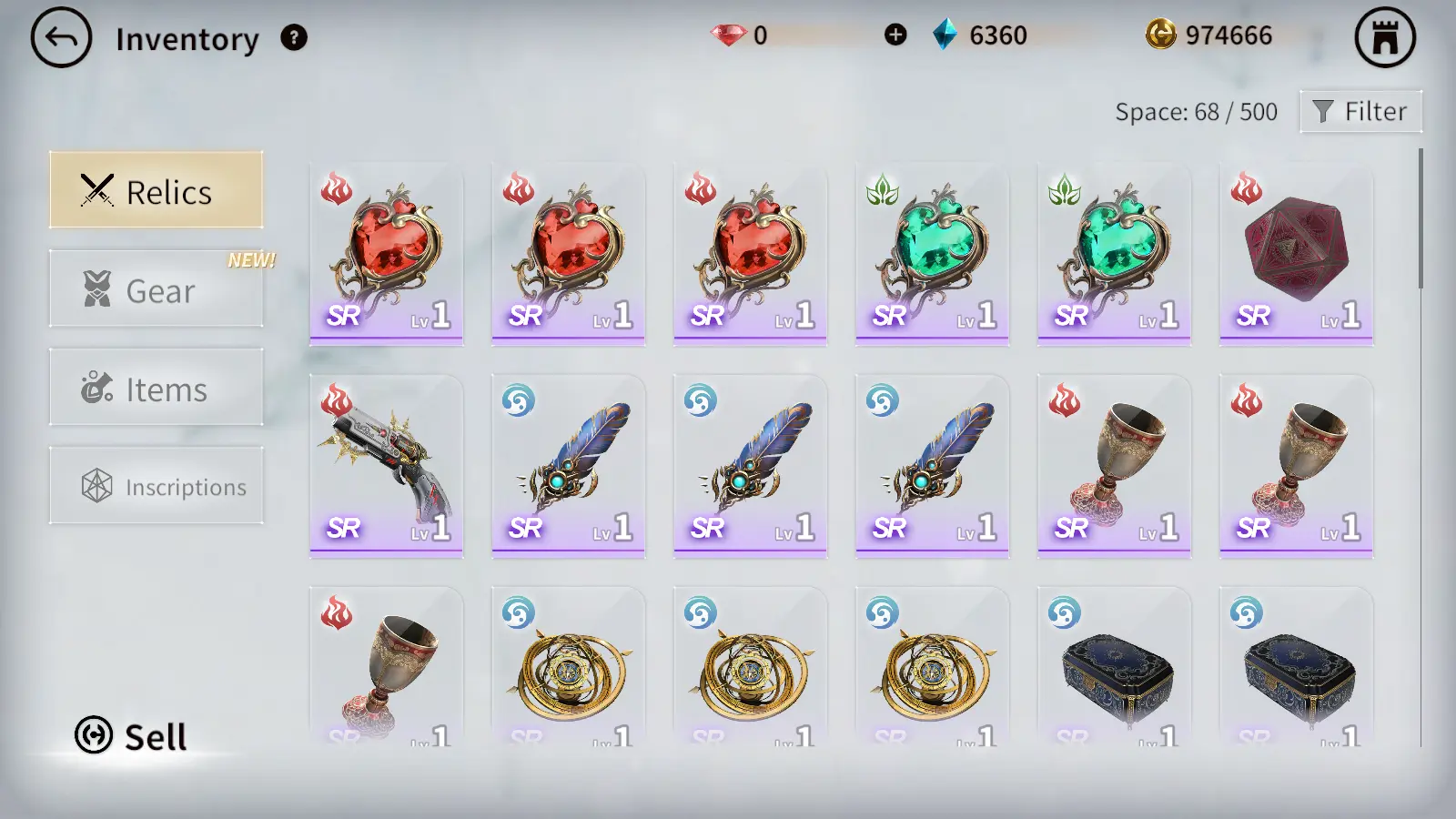Switch to the Inscriptions tab
This screenshot has width=1456, height=819.
click(157, 486)
